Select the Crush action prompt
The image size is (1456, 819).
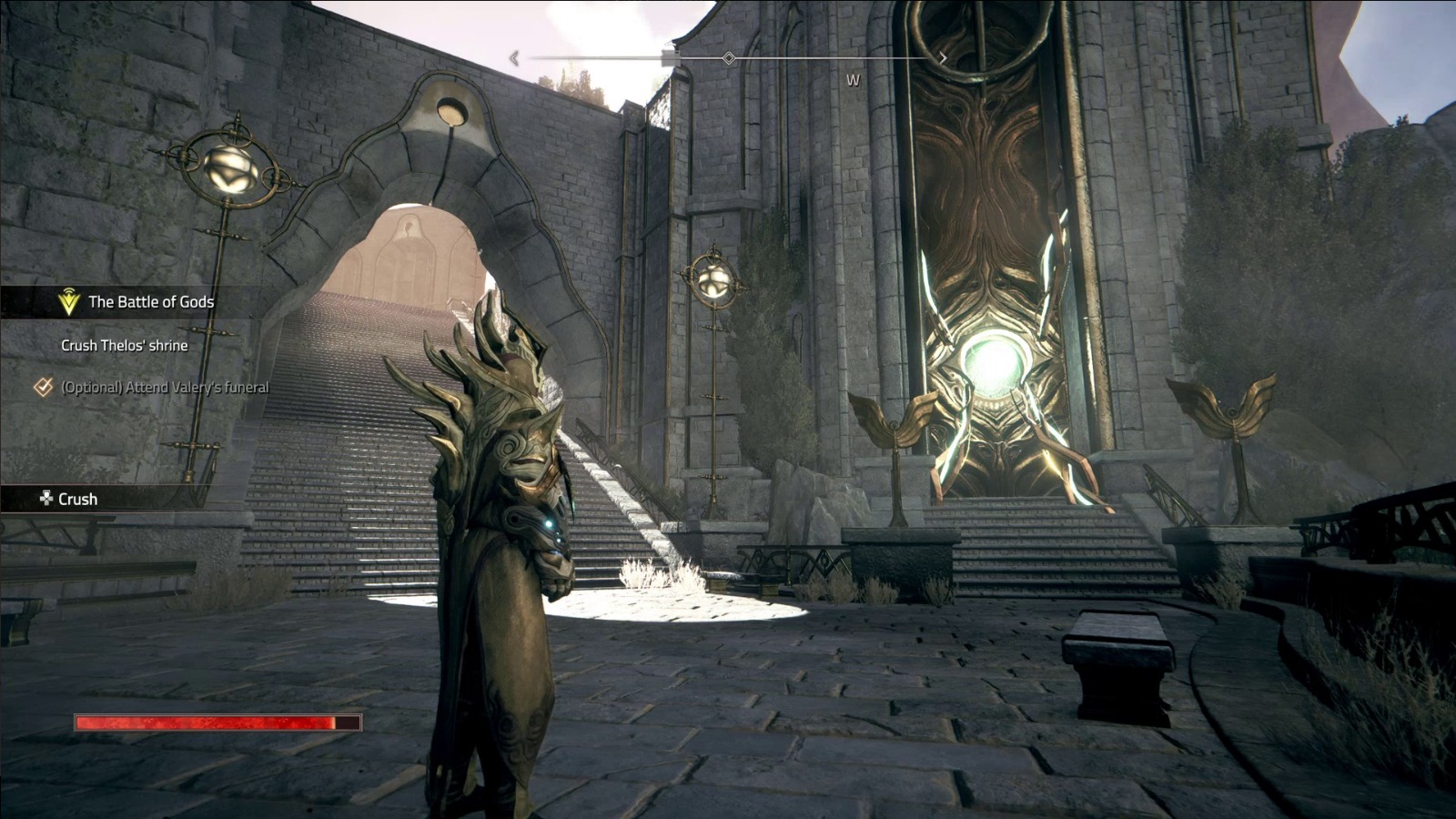point(77,499)
